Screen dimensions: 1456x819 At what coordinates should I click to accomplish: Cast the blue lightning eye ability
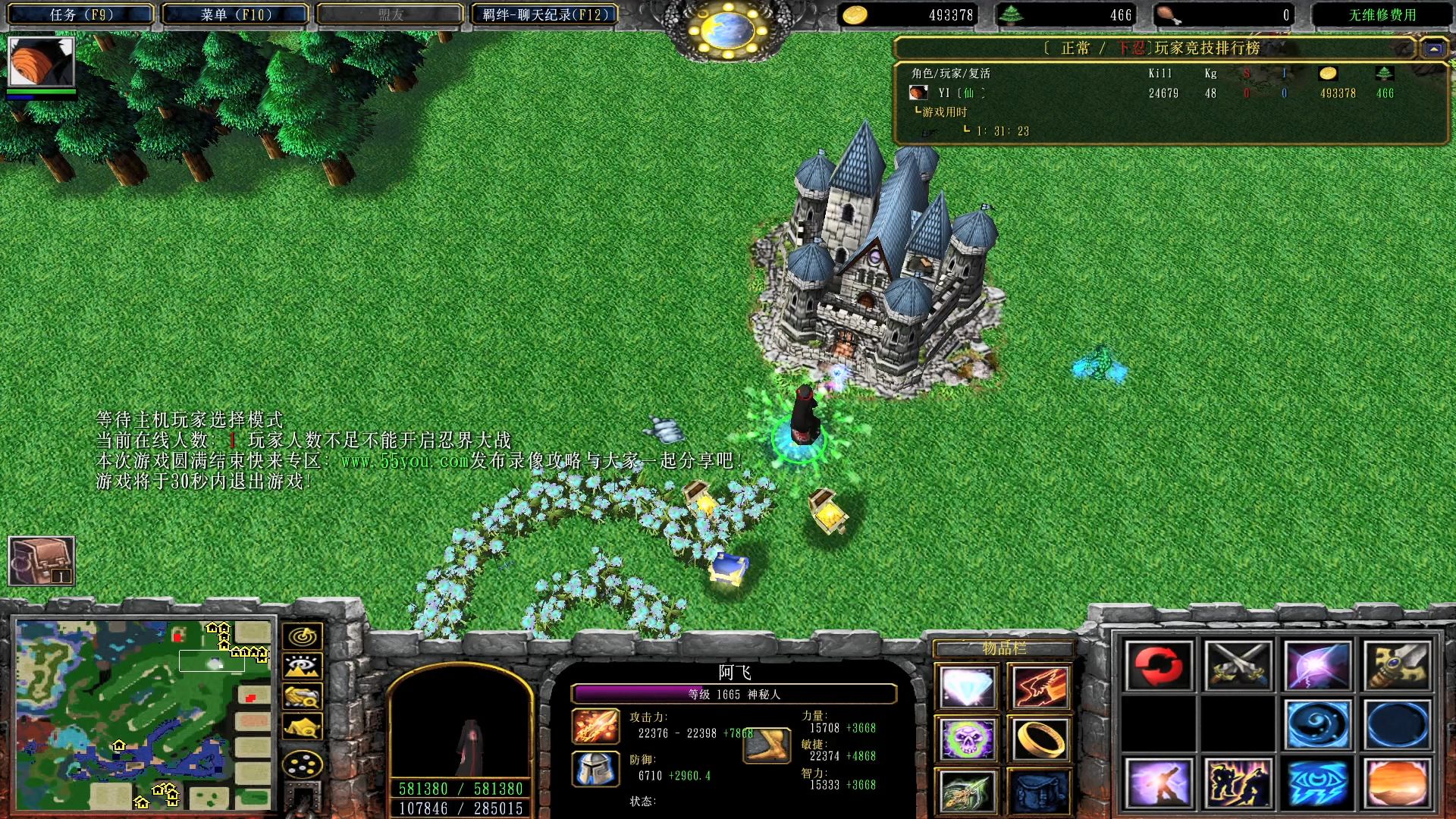[x=1318, y=783]
